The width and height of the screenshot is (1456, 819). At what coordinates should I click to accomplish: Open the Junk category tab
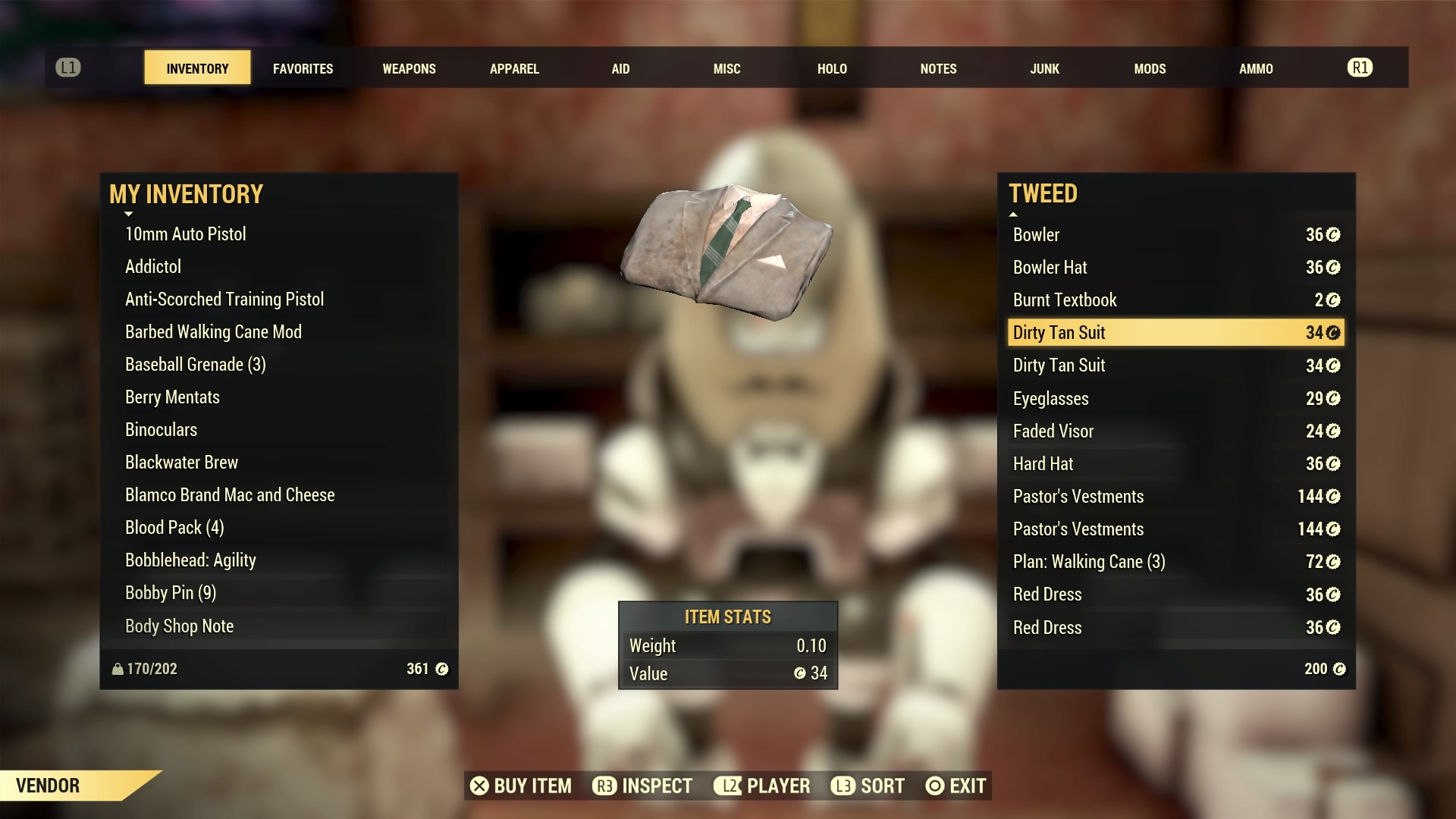pos(1044,68)
